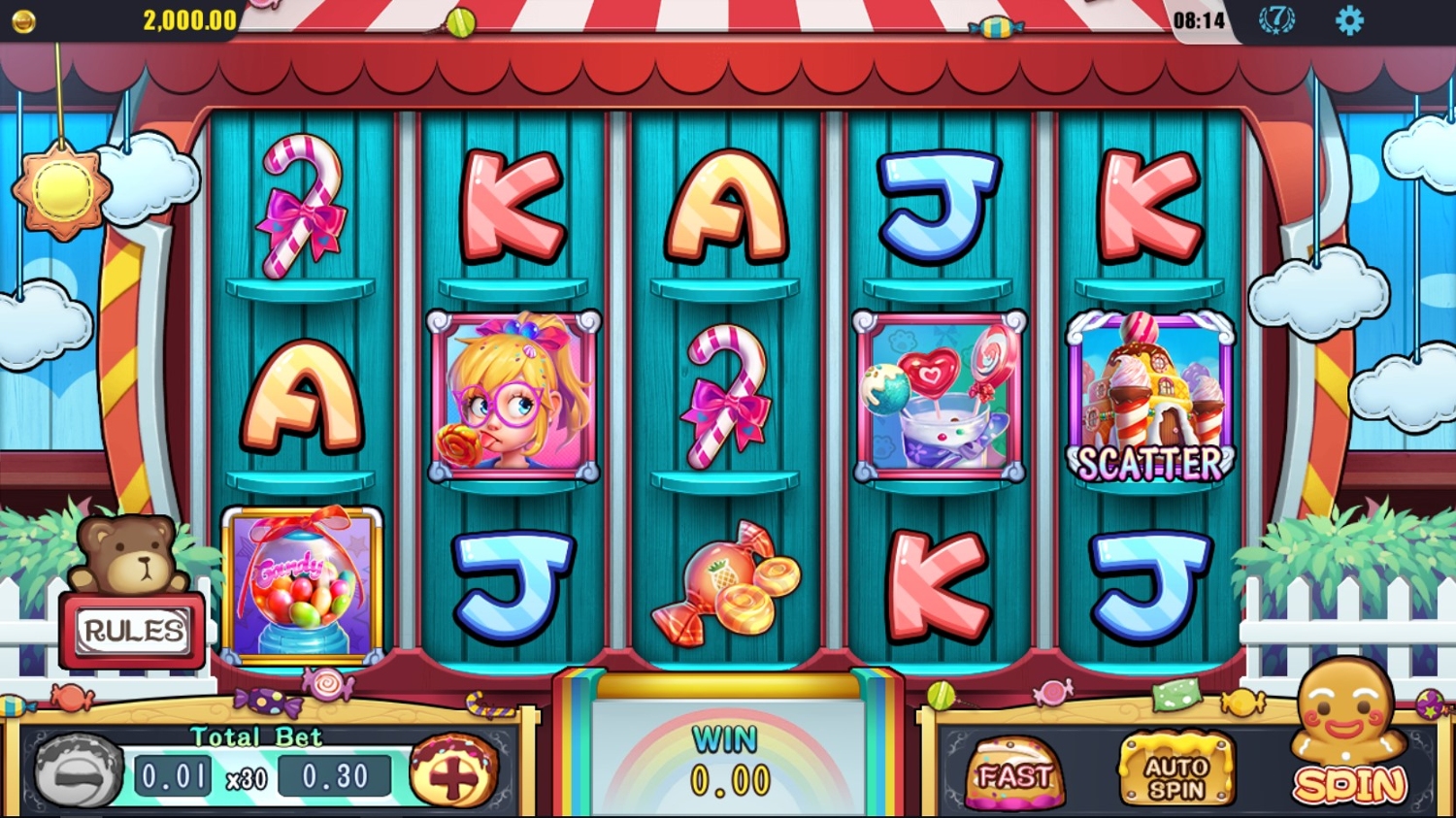The height and width of the screenshot is (818, 1456).
Task: Click the teddy bear above RULES
Action: point(126,553)
